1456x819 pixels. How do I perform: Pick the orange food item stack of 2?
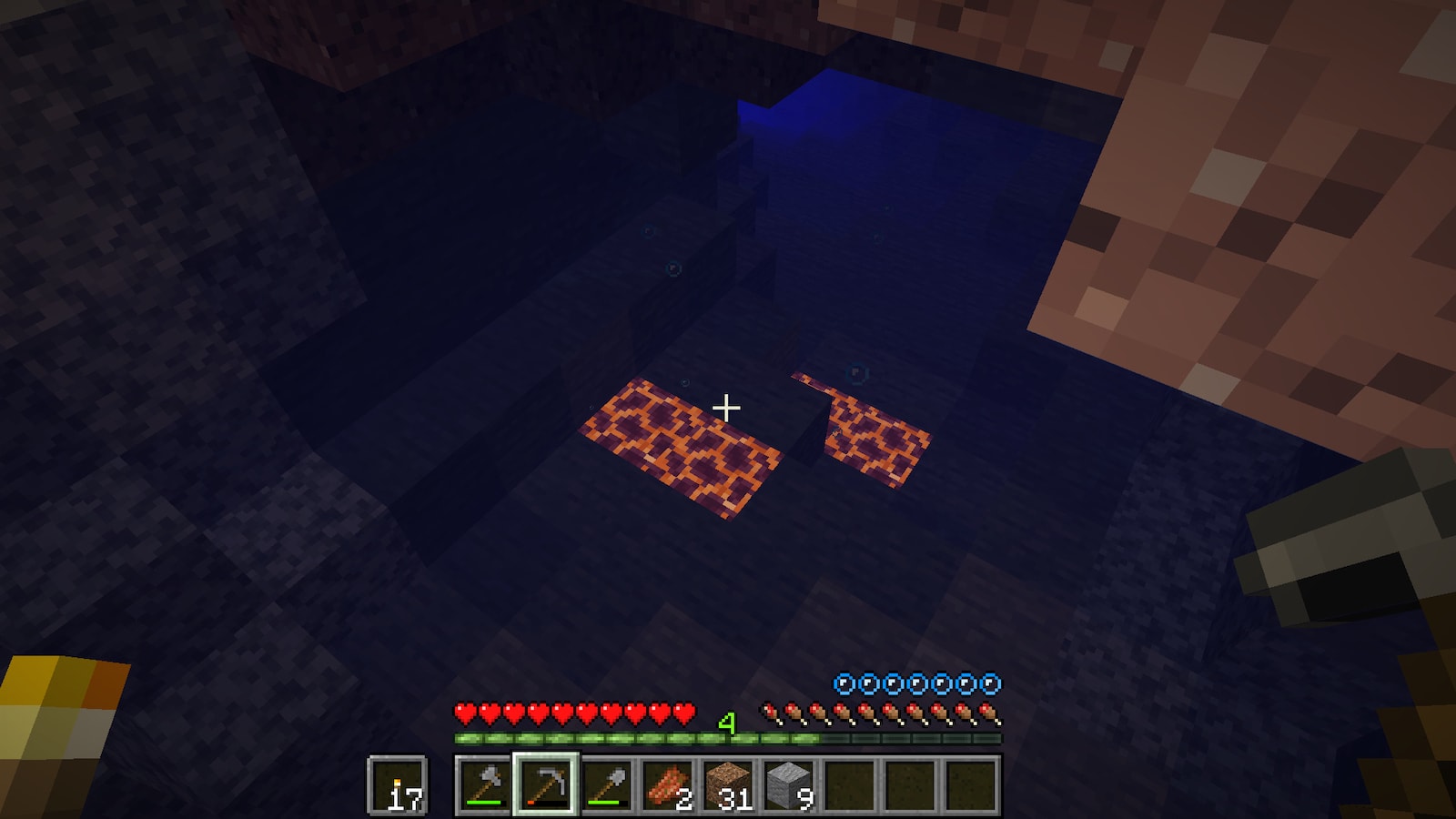668,784
